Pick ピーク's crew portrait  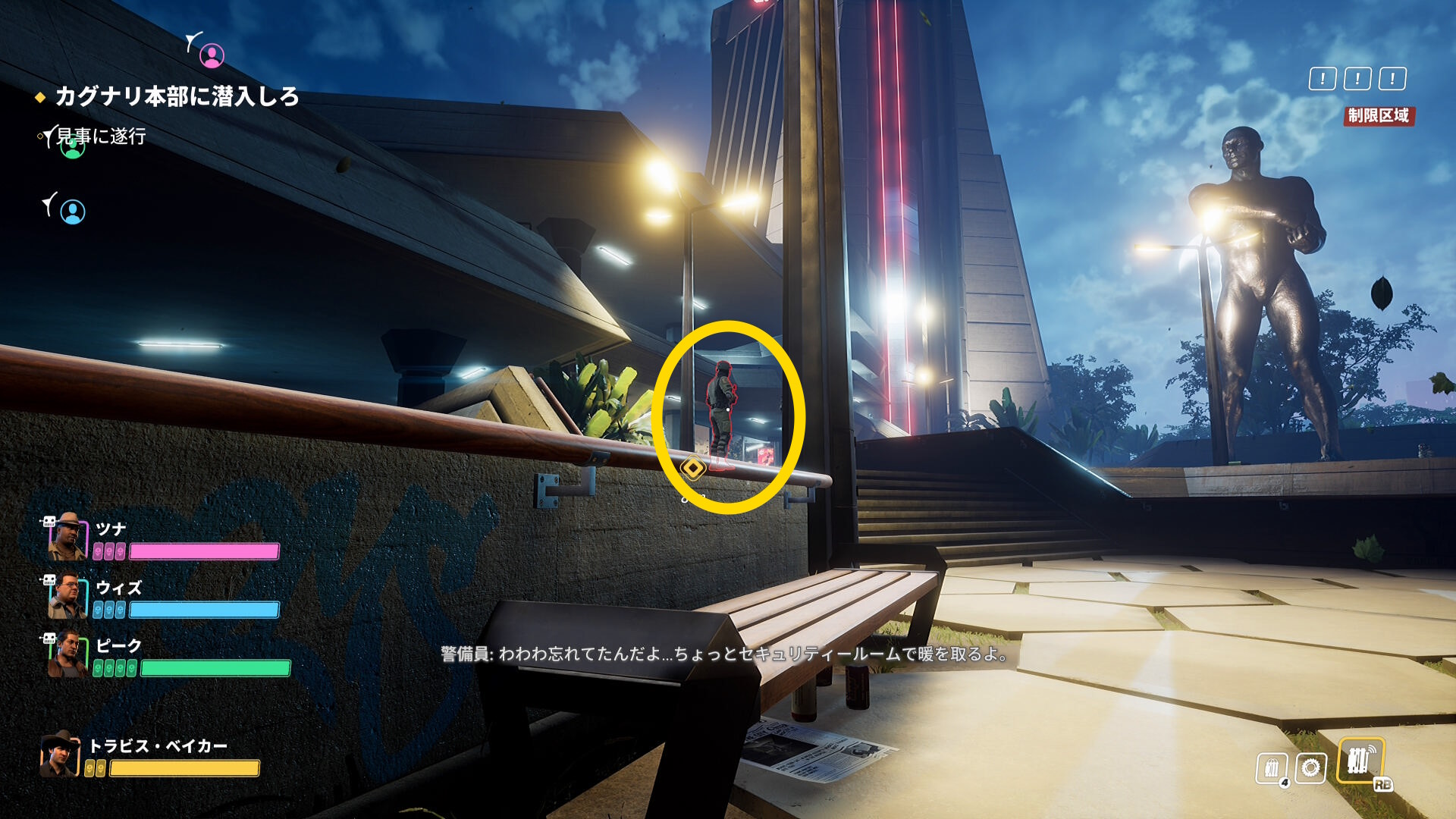(67, 655)
